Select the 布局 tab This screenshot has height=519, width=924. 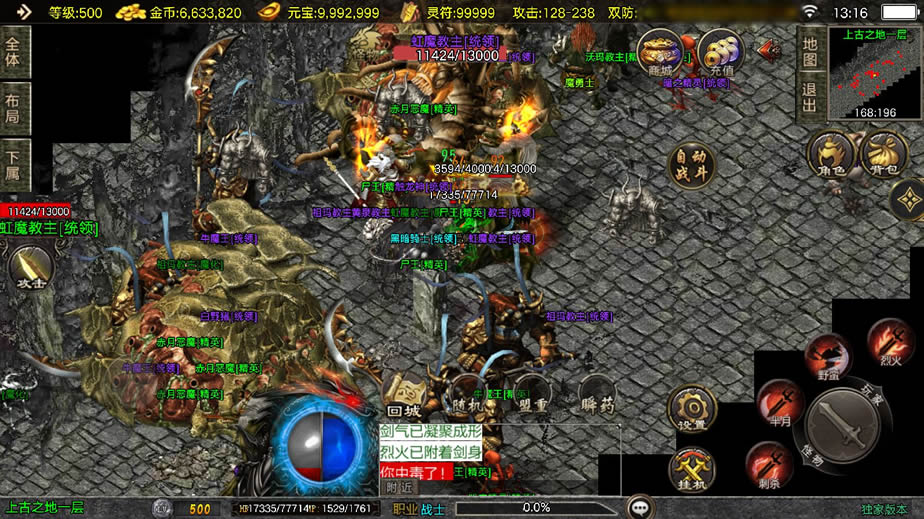(14, 108)
